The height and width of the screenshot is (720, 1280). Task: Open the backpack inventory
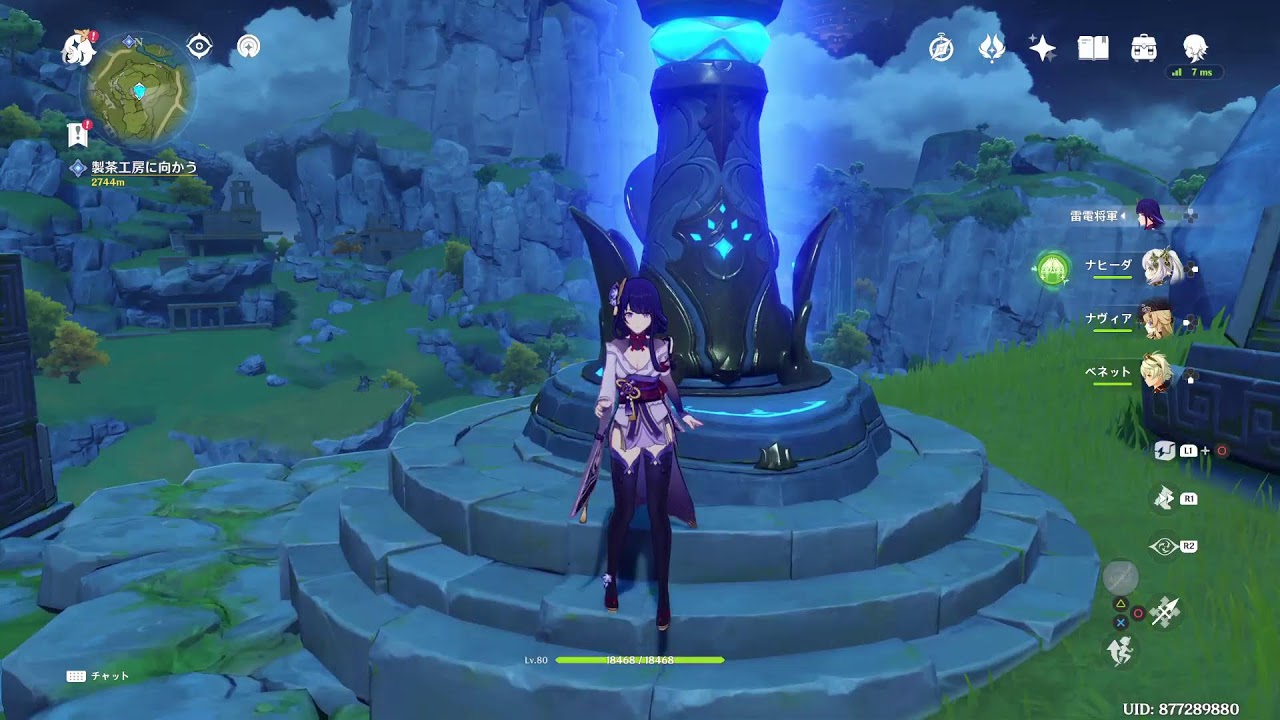coord(1144,48)
